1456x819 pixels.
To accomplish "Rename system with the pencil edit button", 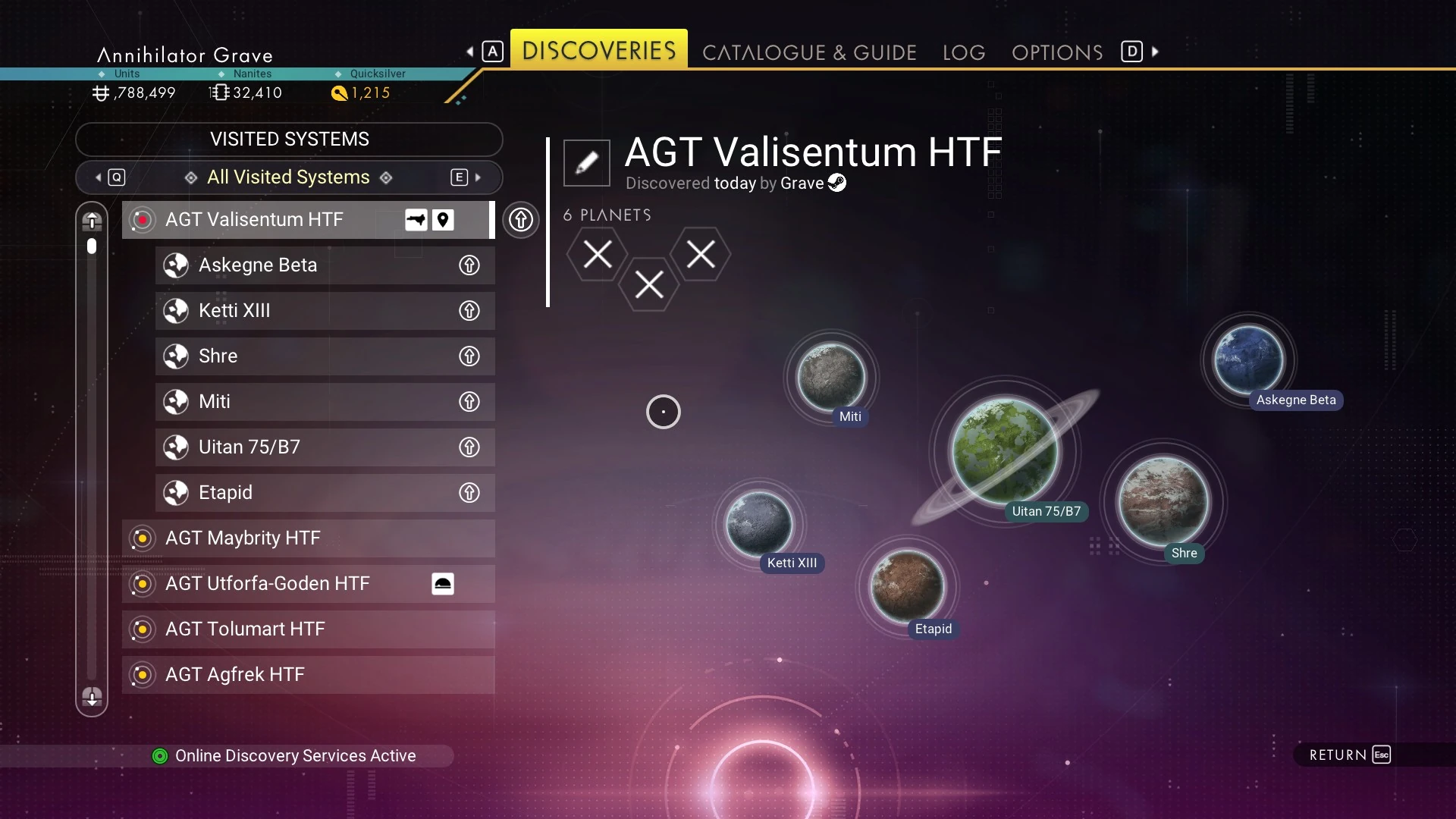I will pos(586,162).
